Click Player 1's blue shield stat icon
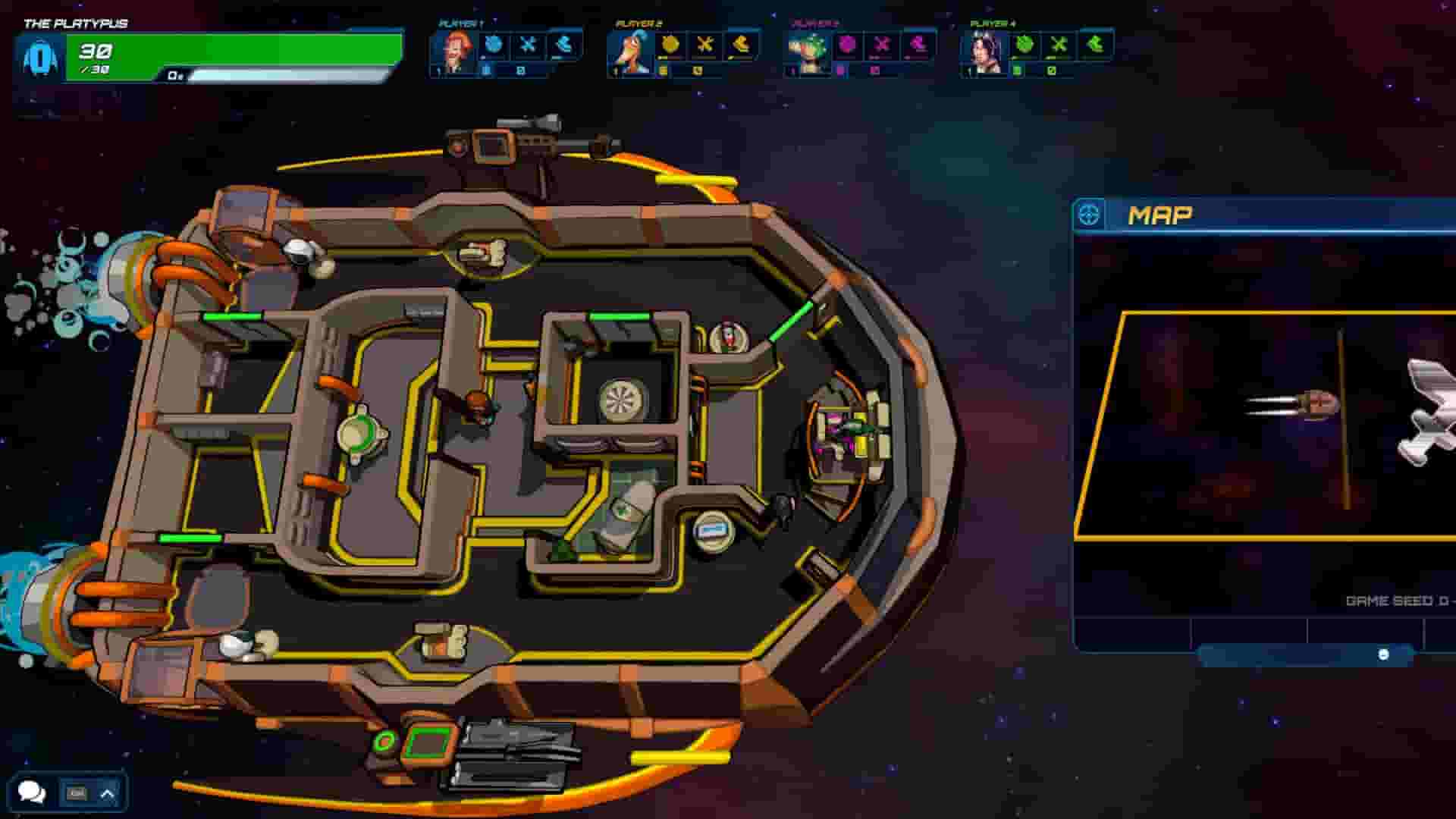1456x819 pixels. (494, 45)
